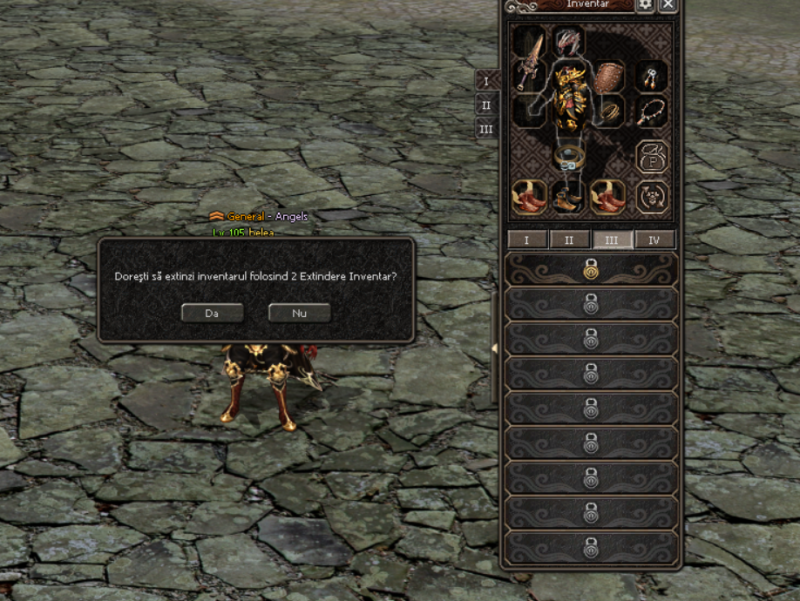The height and width of the screenshot is (601, 800).
Task: Unlock the highlighted gold padlock inventory row
Action: click(x=591, y=269)
